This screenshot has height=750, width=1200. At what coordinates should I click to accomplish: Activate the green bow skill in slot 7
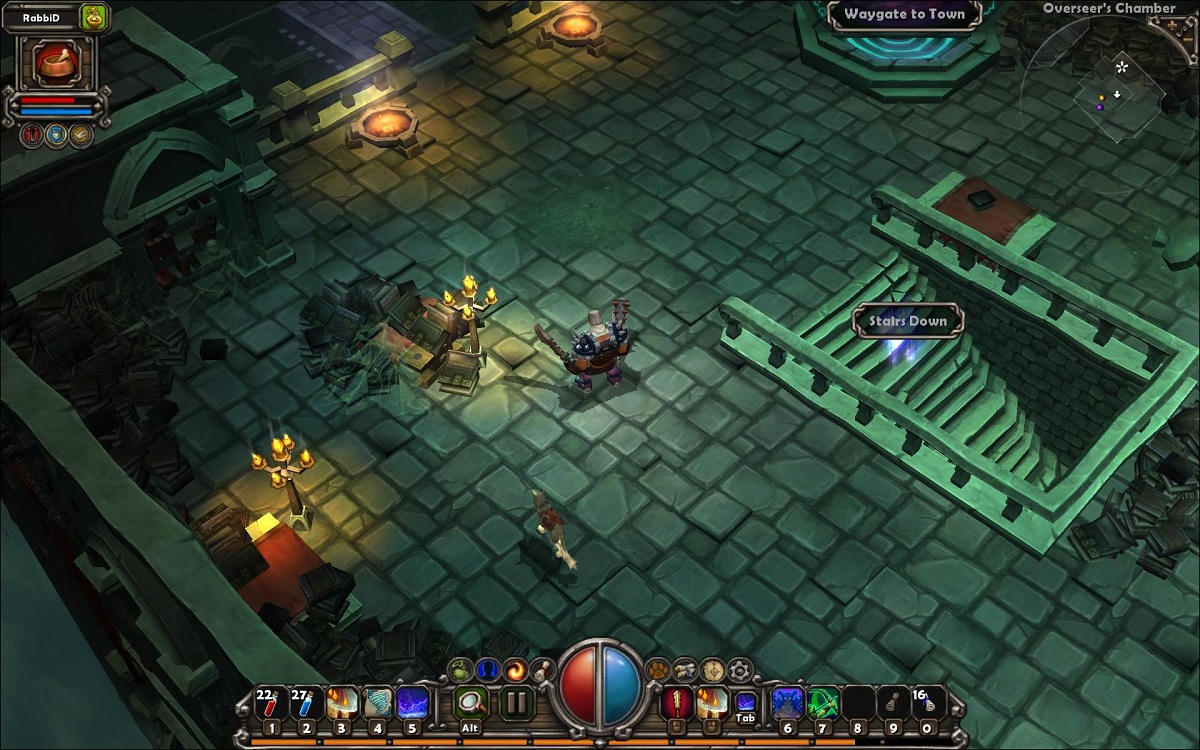822,703
